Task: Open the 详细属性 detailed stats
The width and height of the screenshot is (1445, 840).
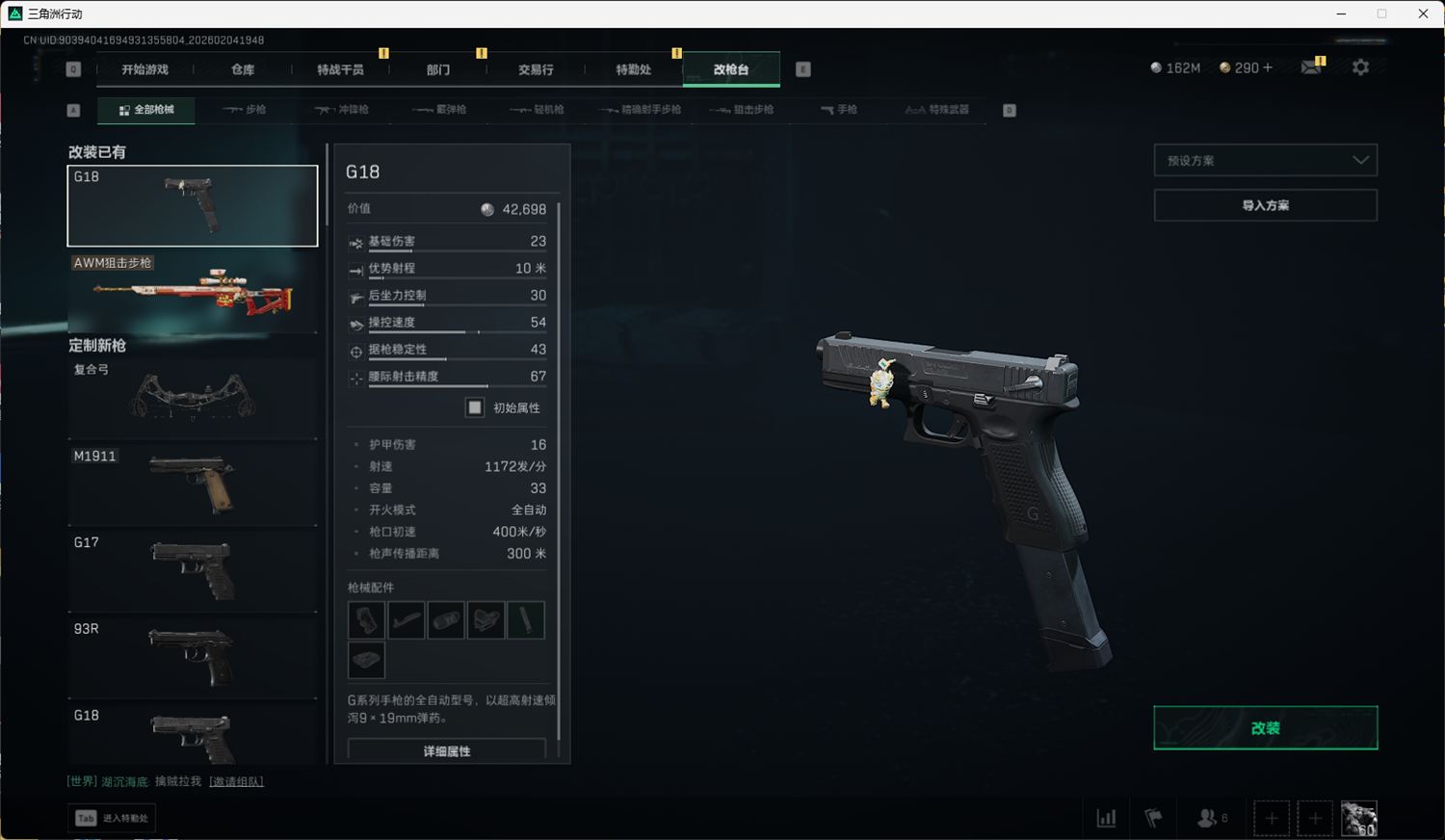Action: [x=447, y=750]
